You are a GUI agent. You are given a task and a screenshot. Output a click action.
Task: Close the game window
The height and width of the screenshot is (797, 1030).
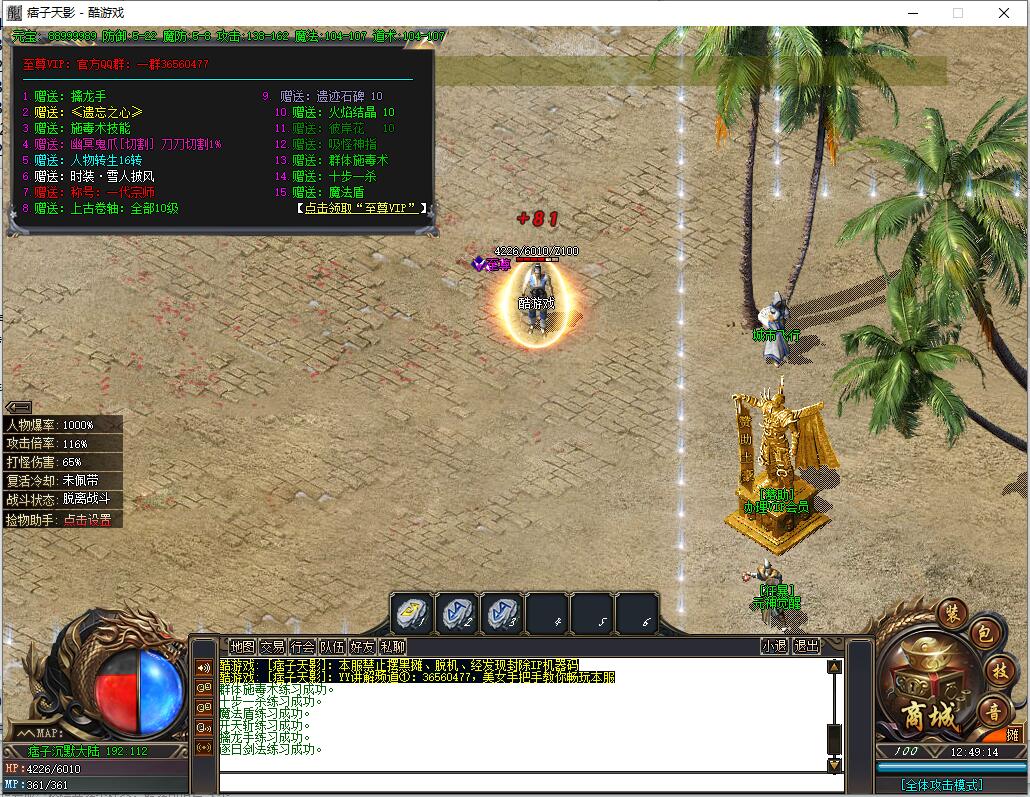1004,13
